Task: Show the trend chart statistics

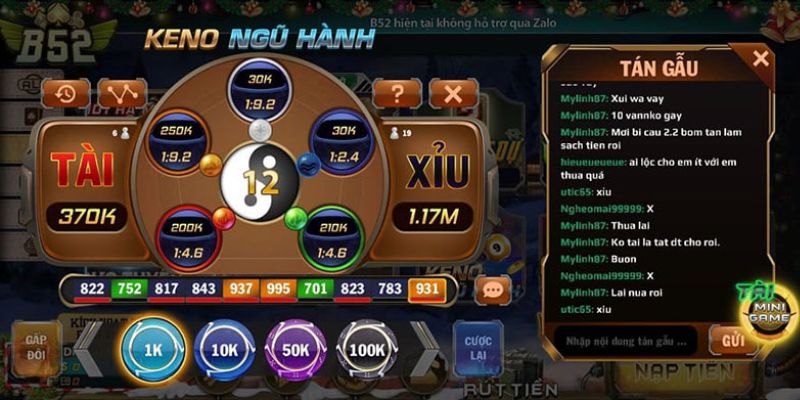Action: 122,94
